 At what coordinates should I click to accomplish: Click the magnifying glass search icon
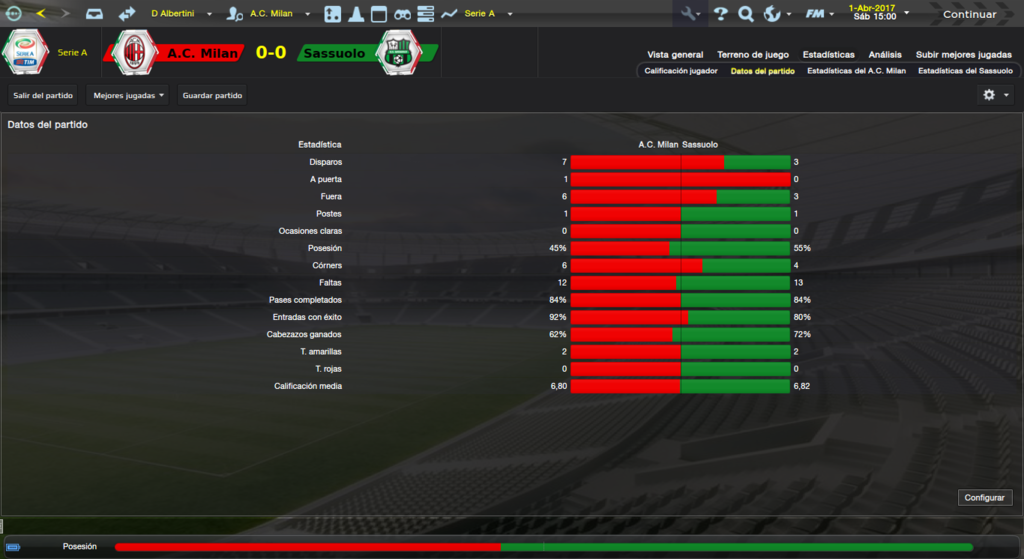tap(746, 14)
